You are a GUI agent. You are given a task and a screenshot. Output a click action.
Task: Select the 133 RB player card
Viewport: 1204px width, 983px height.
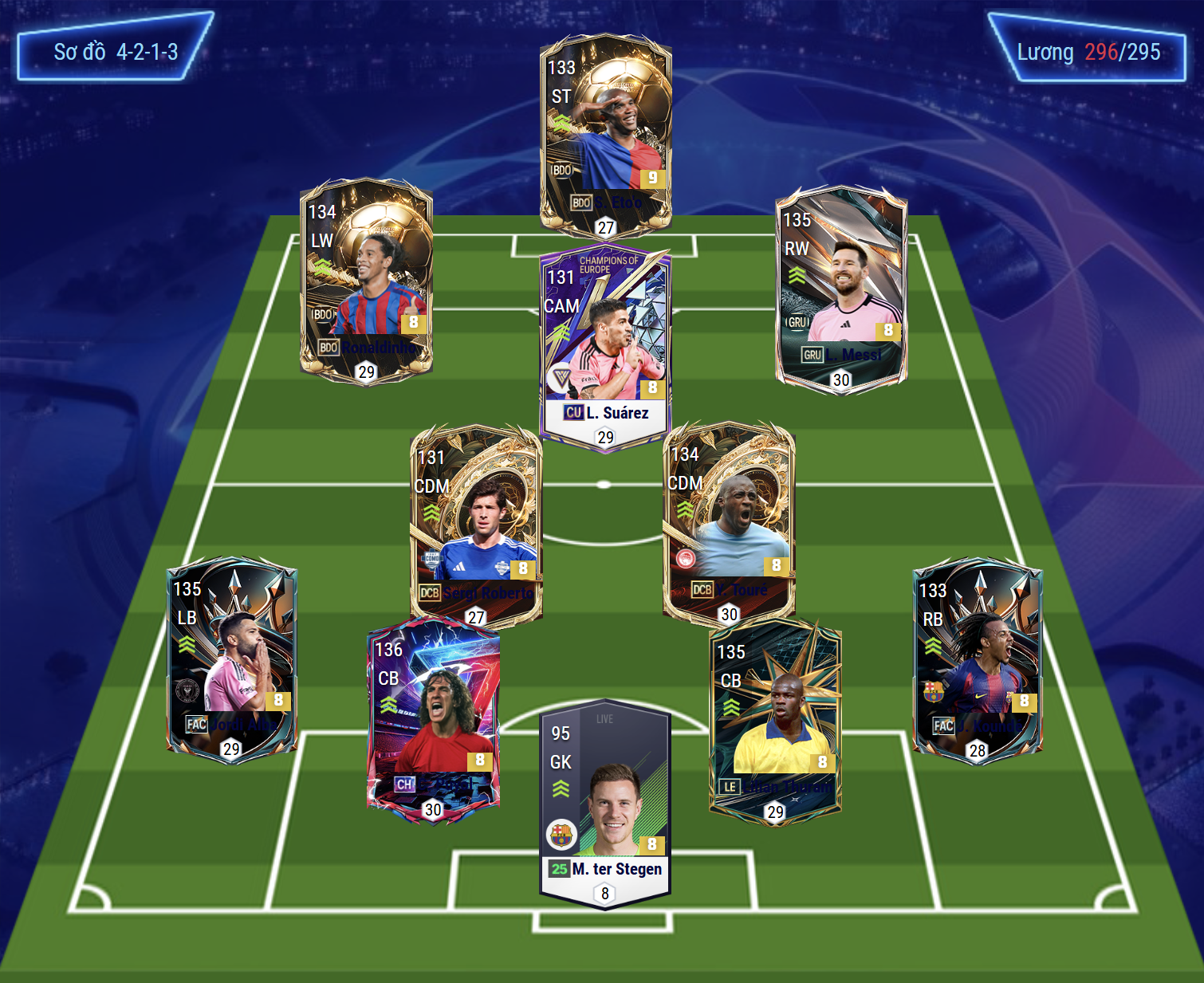(977, 658)
